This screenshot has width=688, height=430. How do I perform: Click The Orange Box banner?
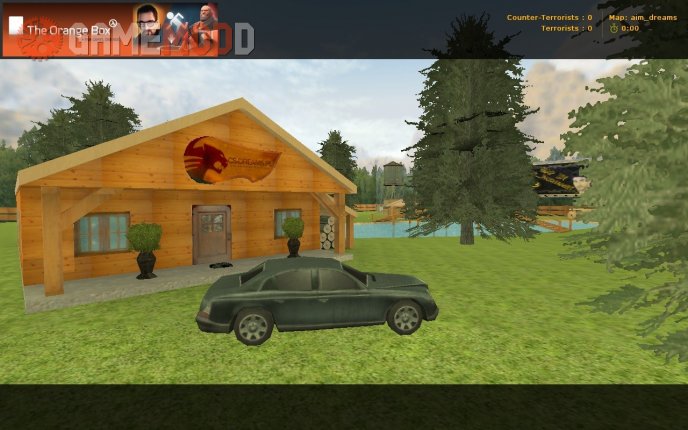[110, 30]
